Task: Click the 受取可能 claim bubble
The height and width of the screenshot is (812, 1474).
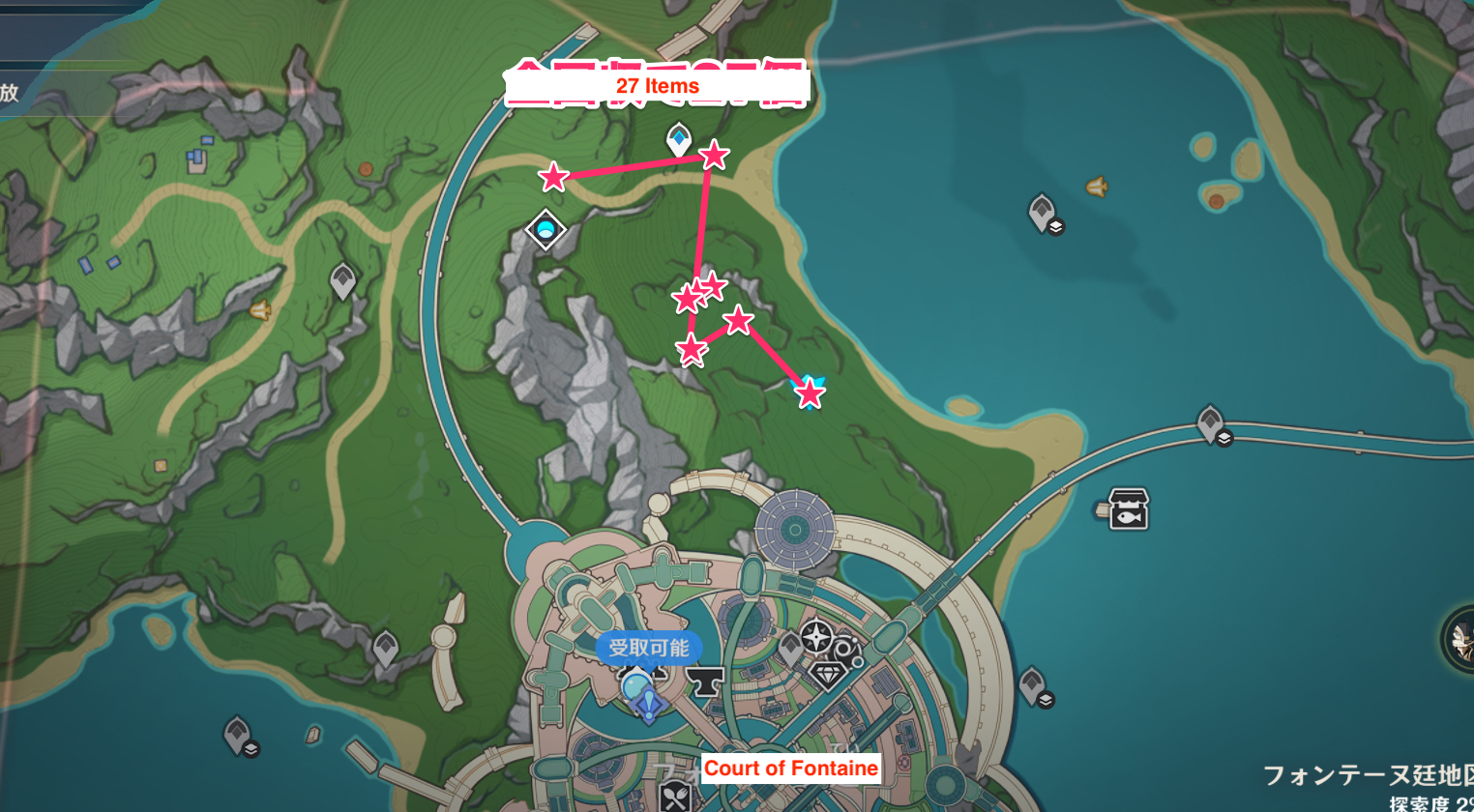Action: (x=648, y=648)
